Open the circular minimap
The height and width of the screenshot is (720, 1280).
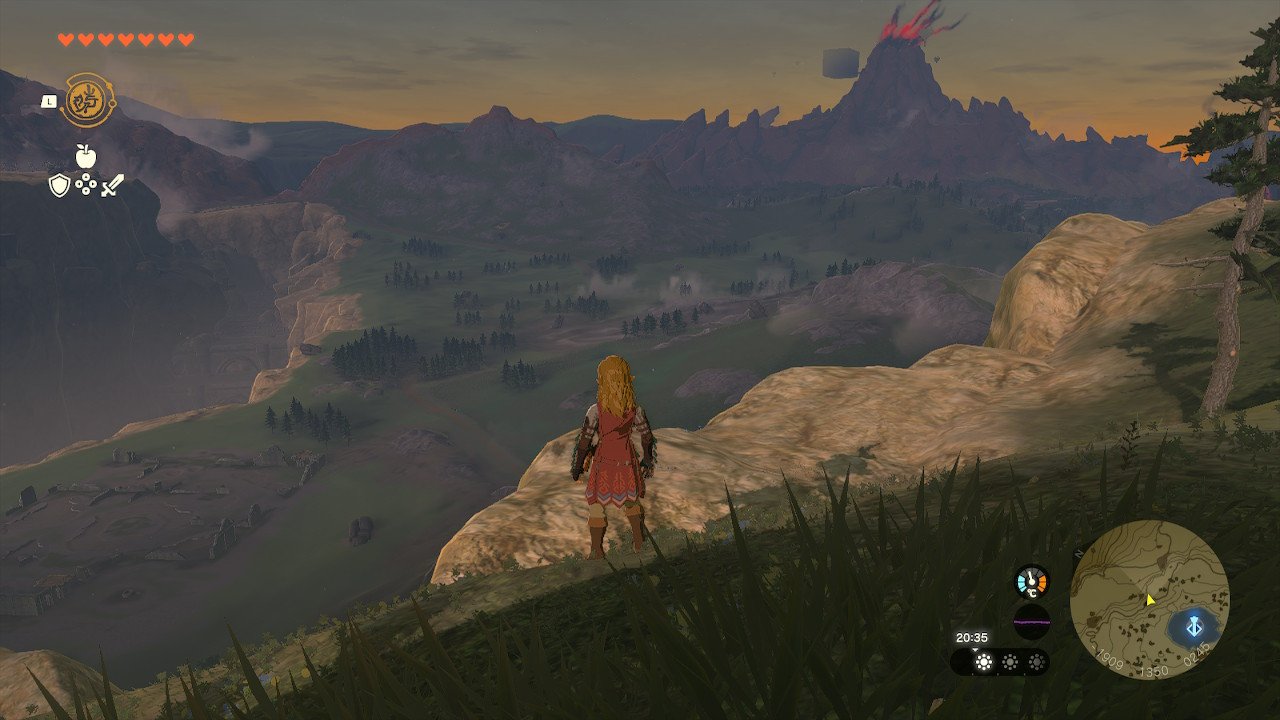tap(1149, 599)
